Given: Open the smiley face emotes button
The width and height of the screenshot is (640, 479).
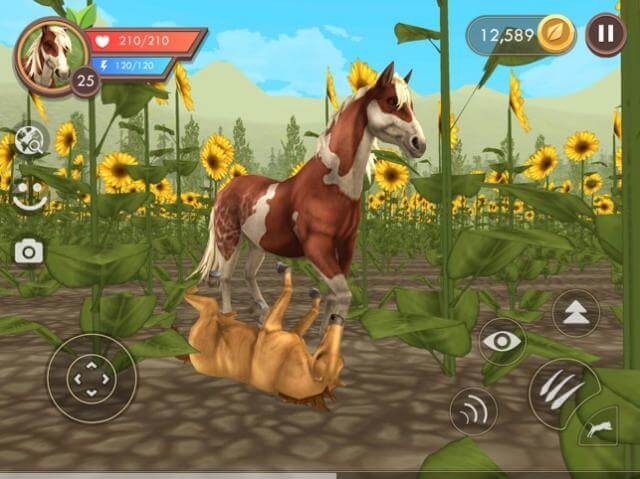Looking at the screenshot, I should [x=28, y=194].
